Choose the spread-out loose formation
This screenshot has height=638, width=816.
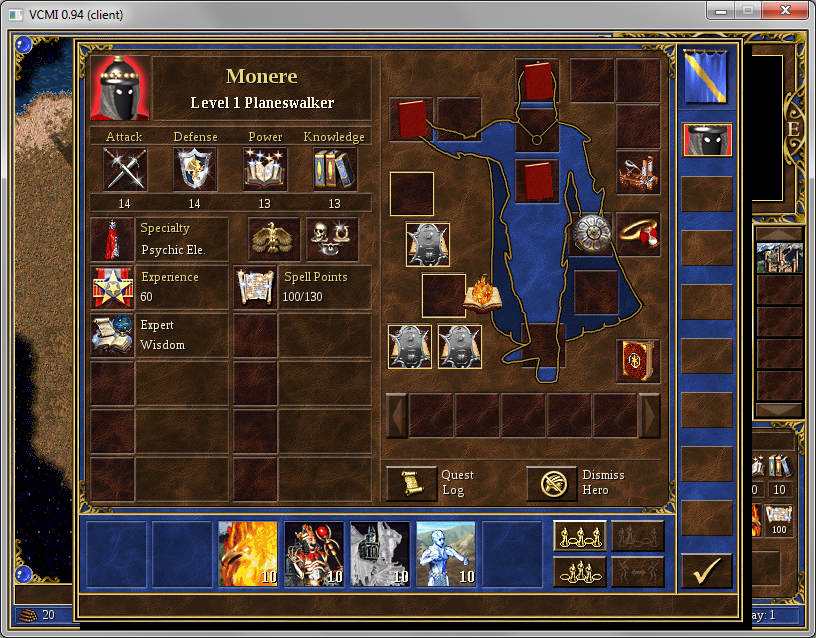pos(580,536)
